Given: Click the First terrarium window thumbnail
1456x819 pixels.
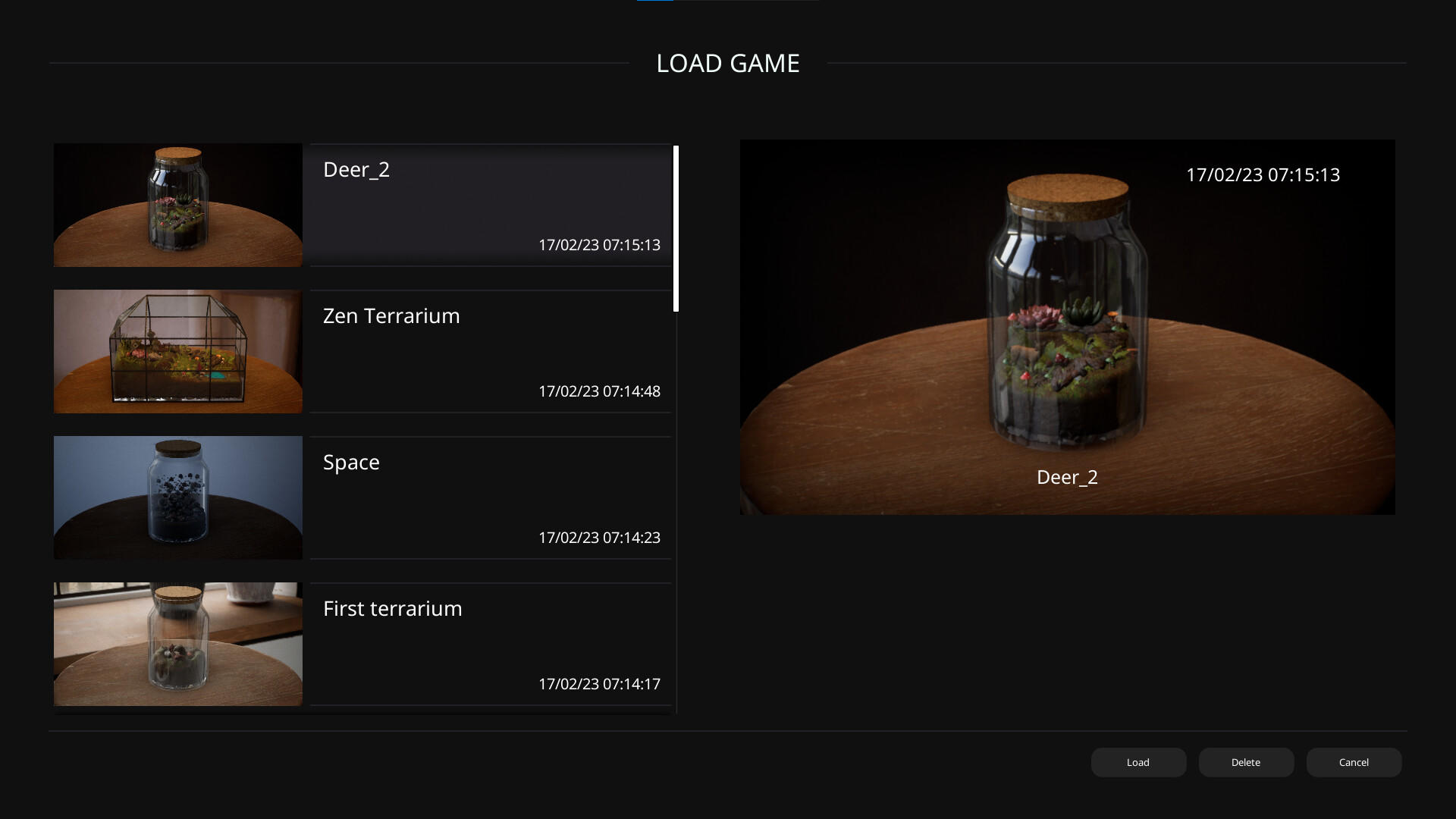Looking at the screenshot, I should (x=177, y=644).
